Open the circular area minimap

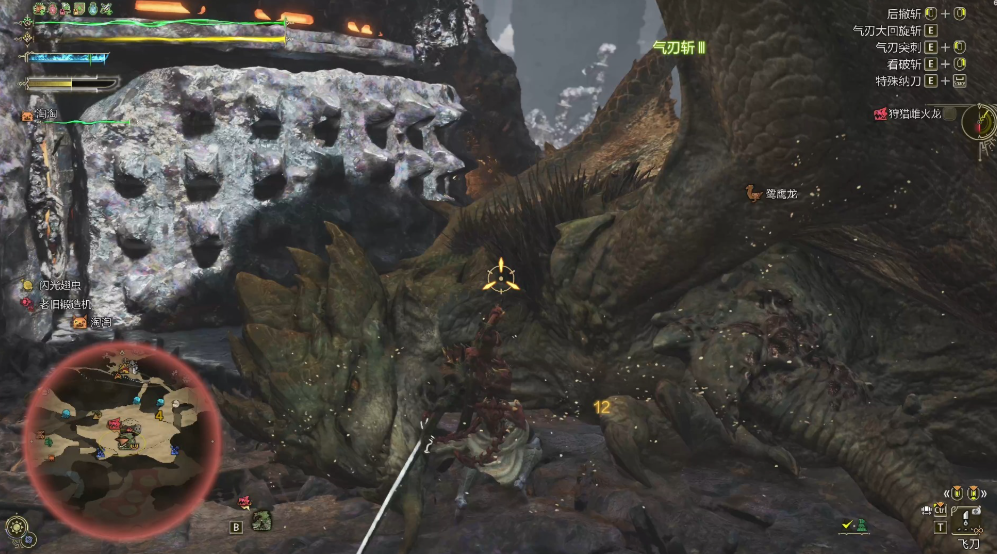click(x=121, y=429)
